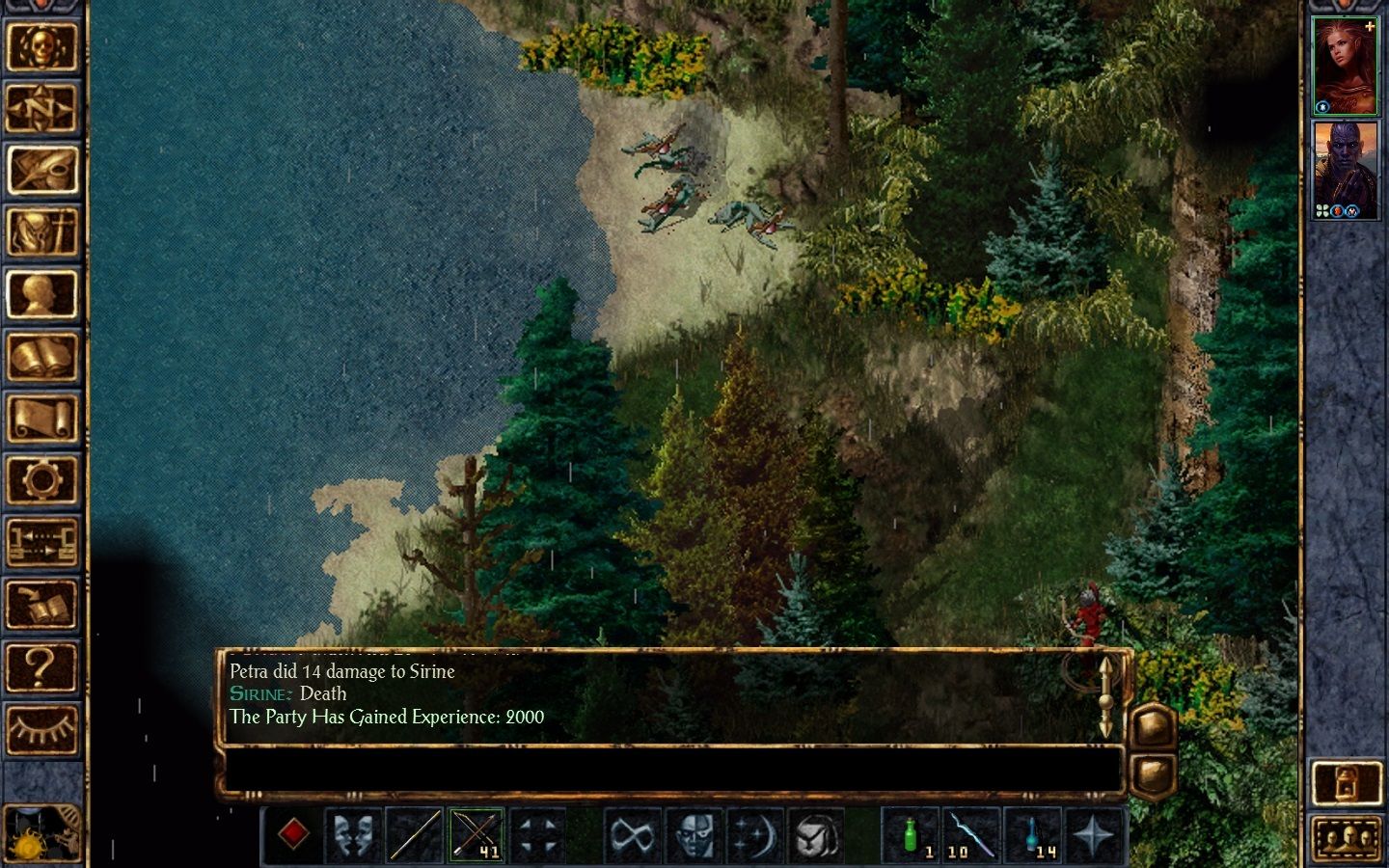This screenshot has width=1389, height=868.
Task: Click the skull button atop the sidebar
Action: click(x=41, y=46)
